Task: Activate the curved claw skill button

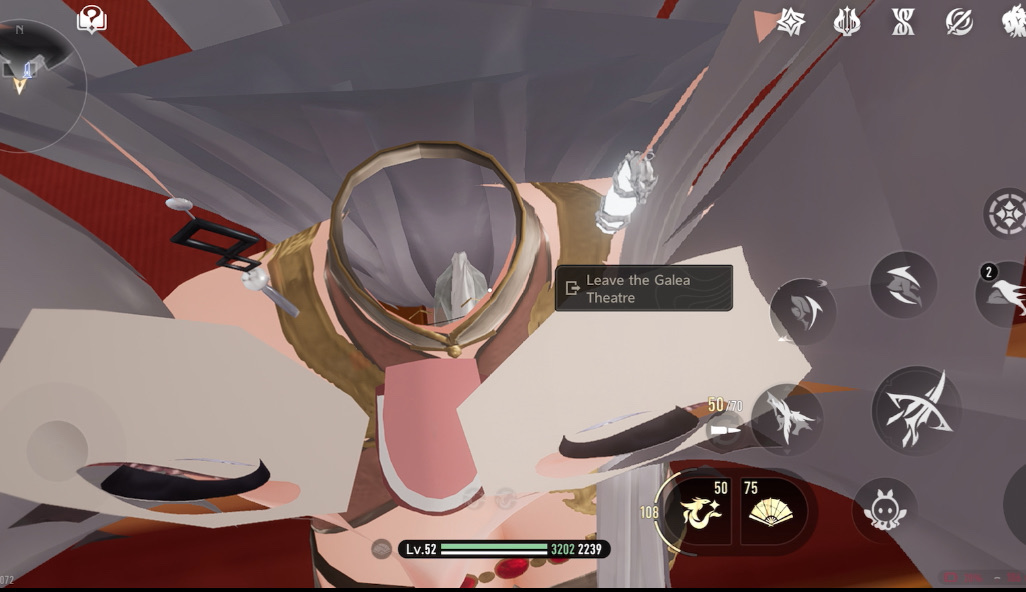Action: (x=903, y=285)
